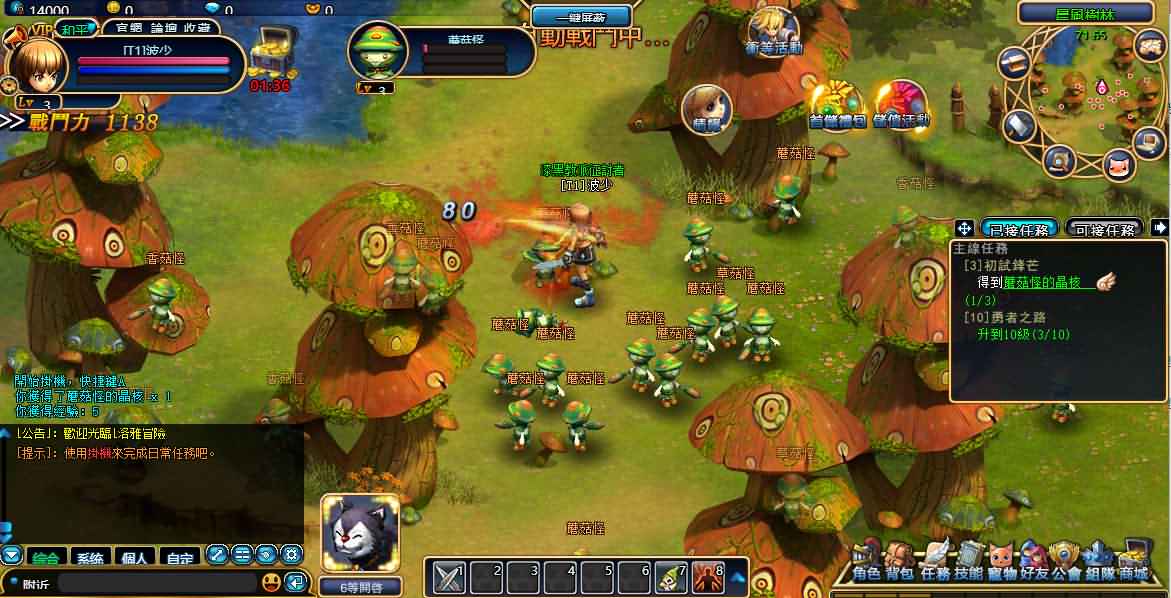This screenshot has height=598, width=1171.
Task: Switch to the 可接任務 available quests tab
Action: [x=1104, y=229]
